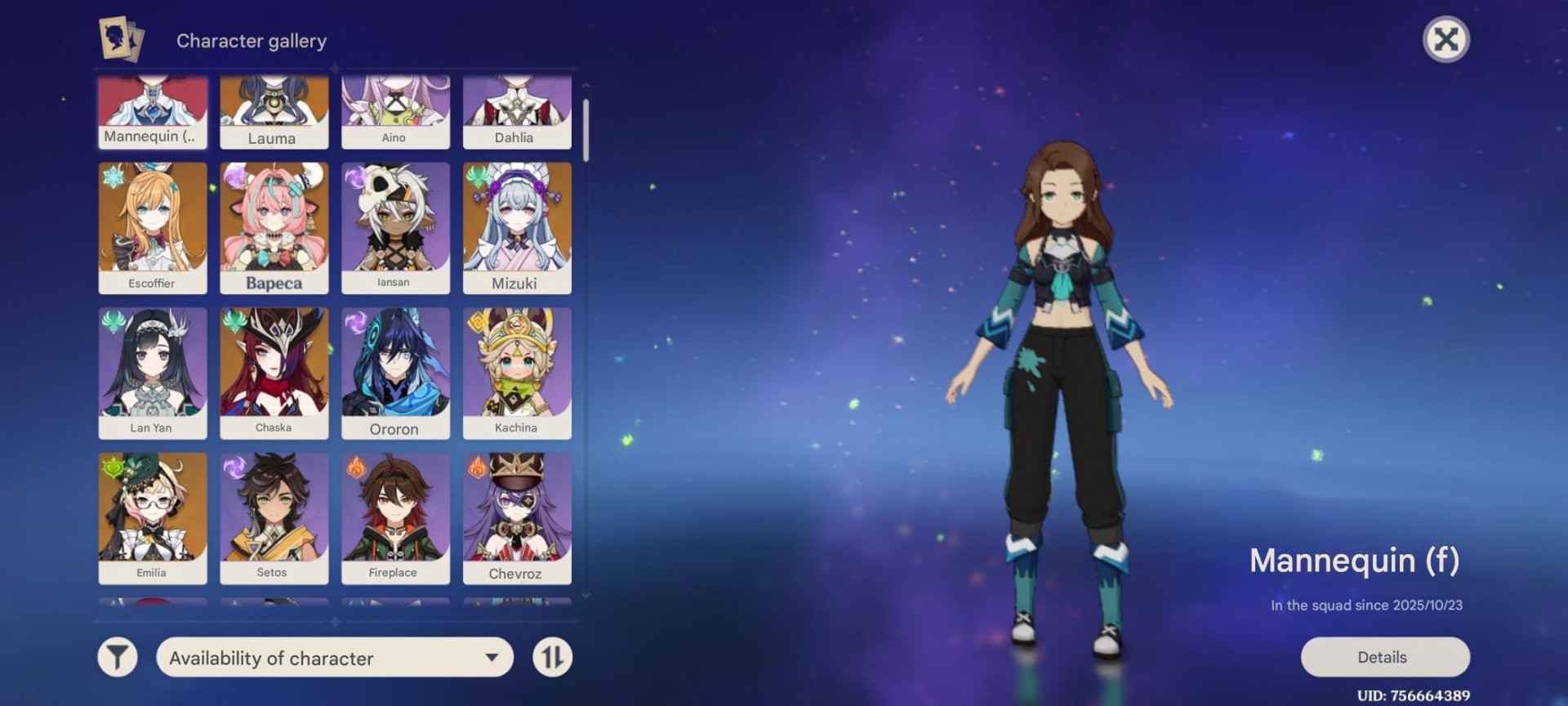Viewport: 1568px width, 706px height.
Task: Close the character gallery with the X
Action: [x=1445, y=39]
